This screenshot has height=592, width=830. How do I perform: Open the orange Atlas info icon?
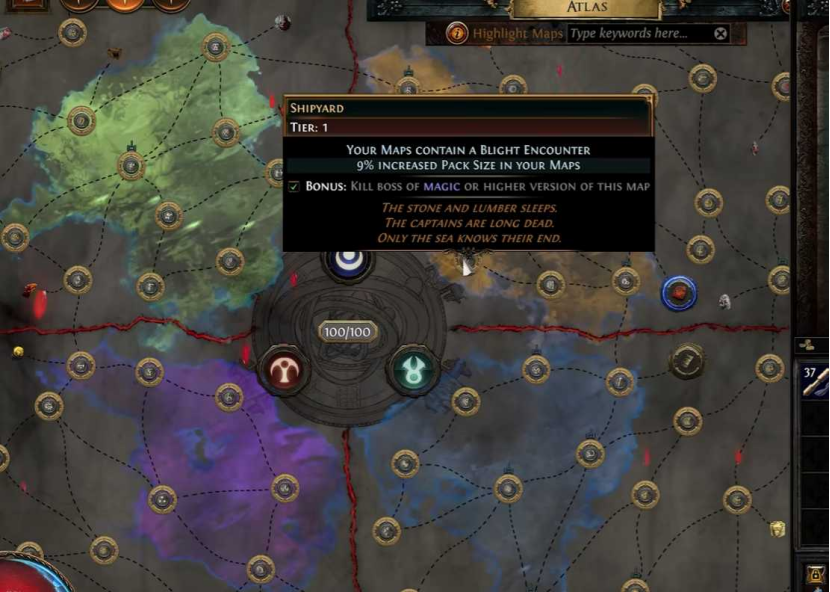[x=457, y=34]
